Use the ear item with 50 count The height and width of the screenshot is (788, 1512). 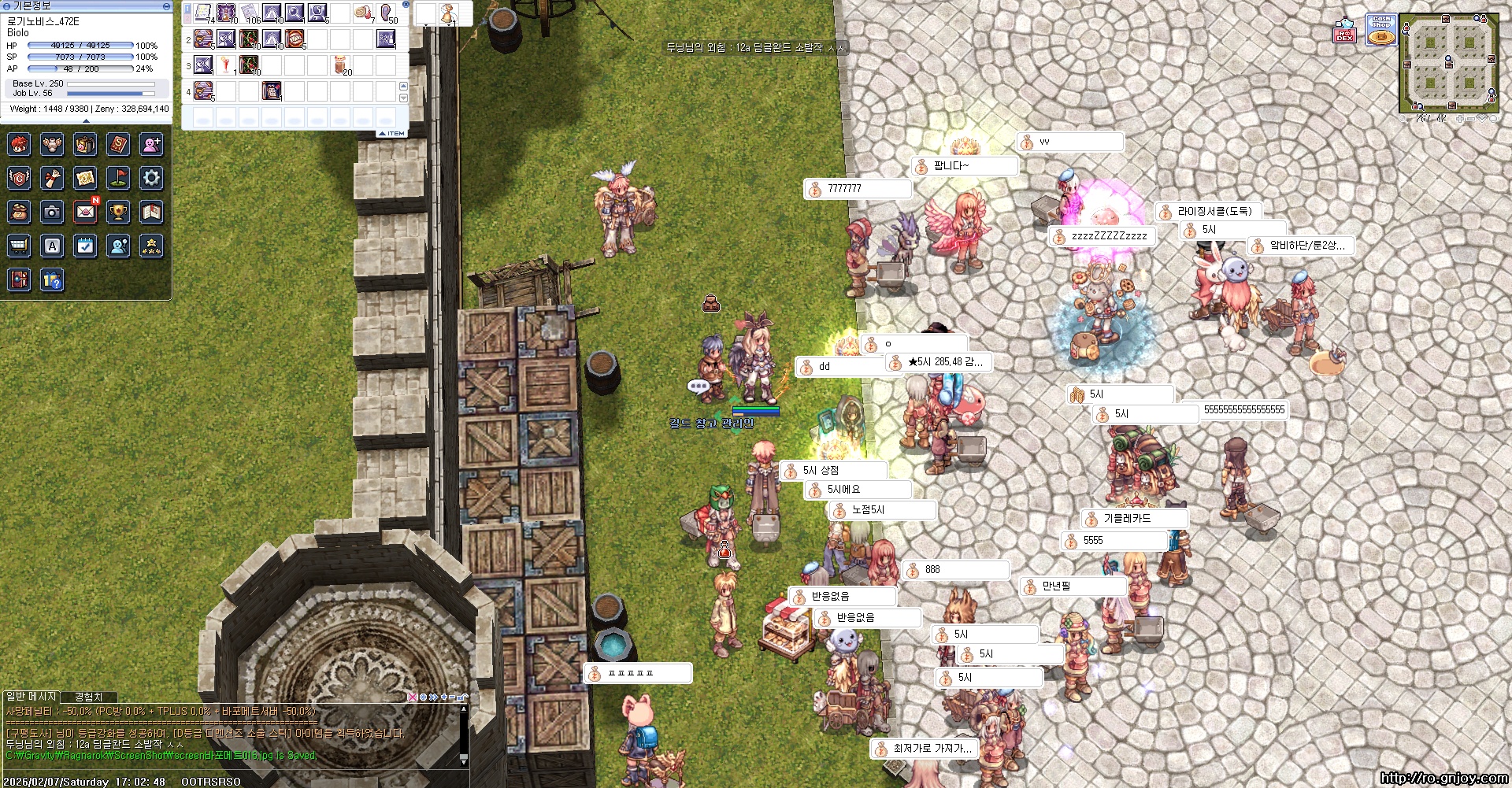(x=387, y=13)
